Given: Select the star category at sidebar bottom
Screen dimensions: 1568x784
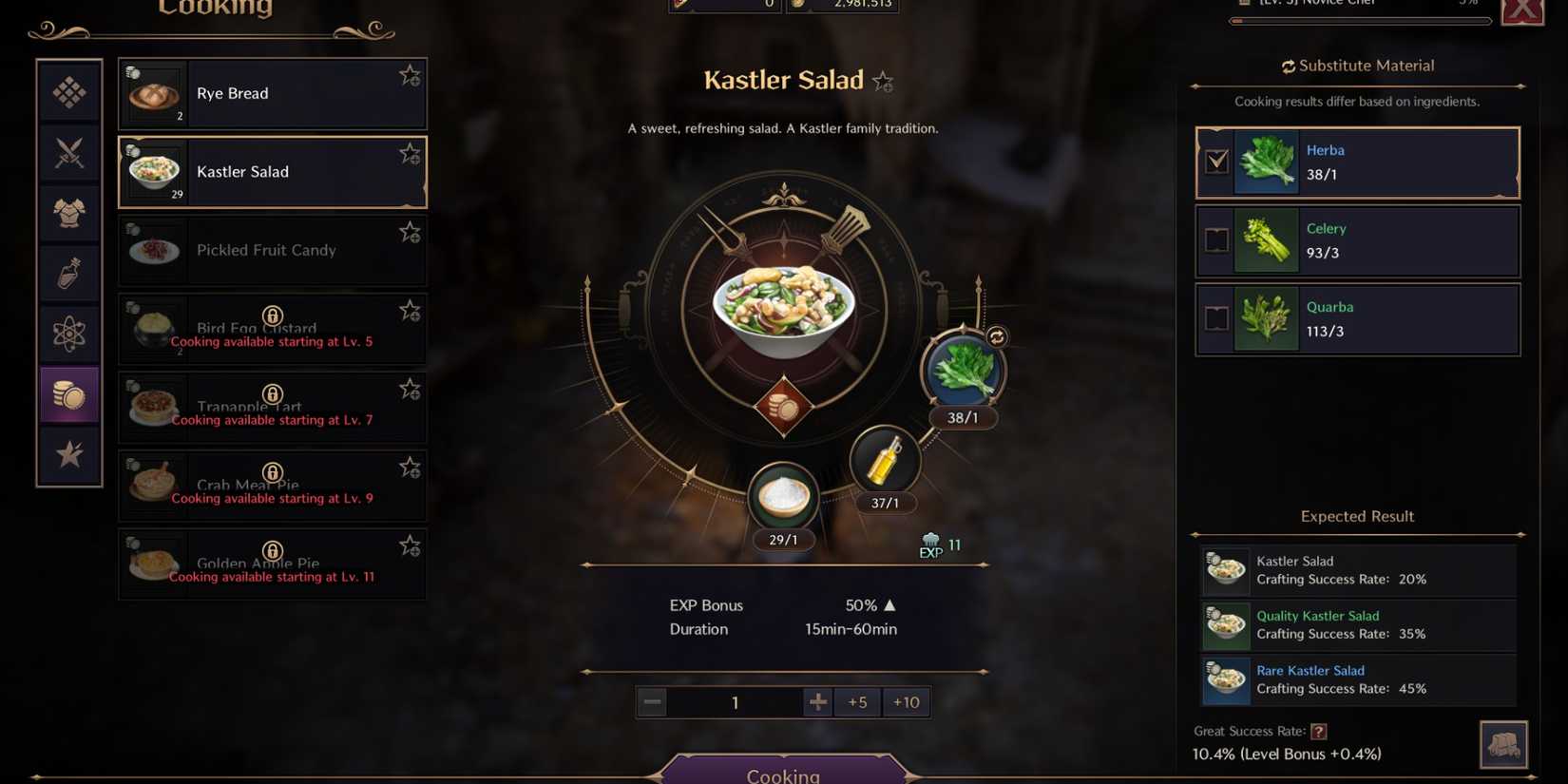Looking at the screenshot, I should [x=68, y=455].
